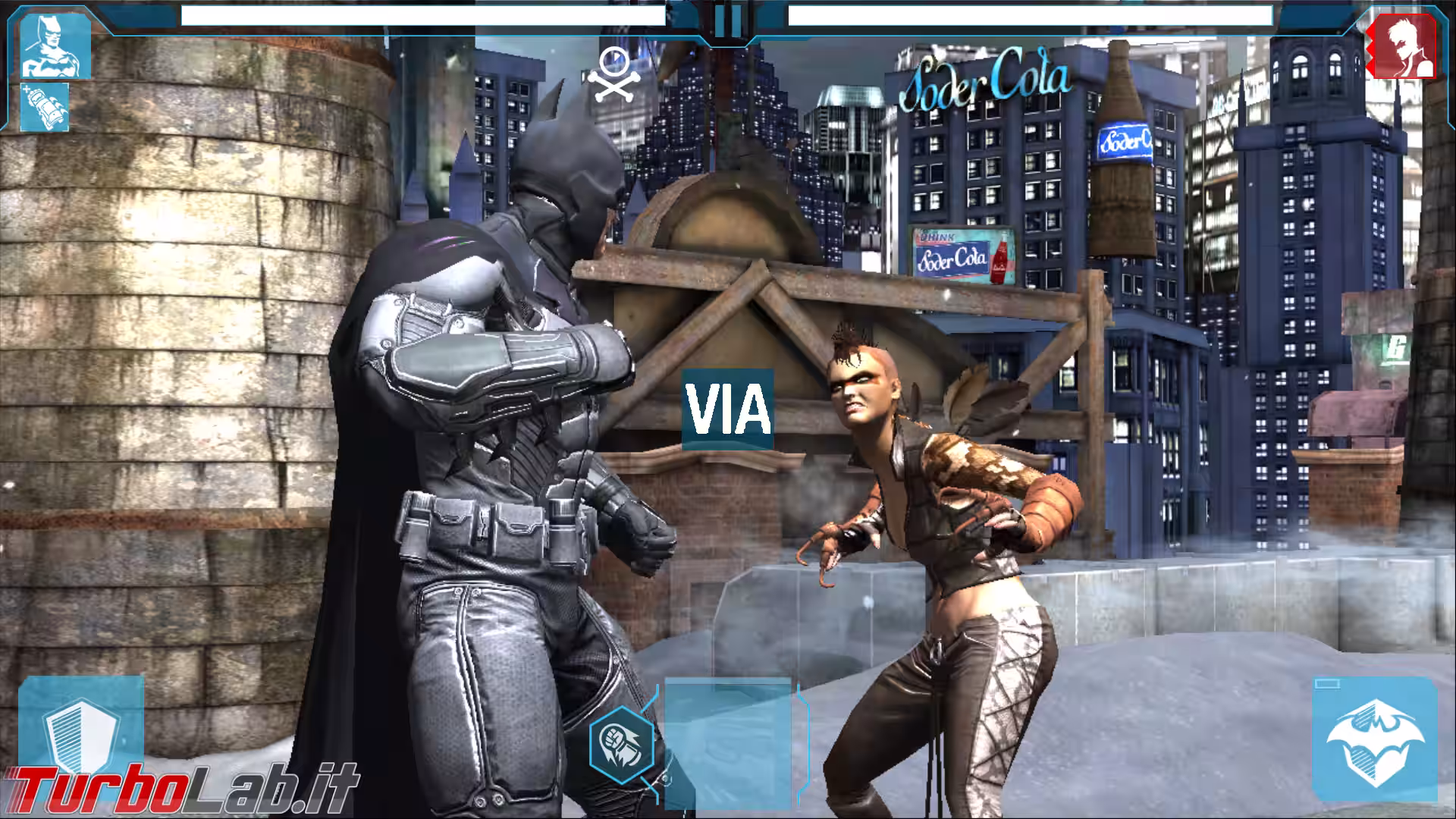Tap the enemy's health bar

[1031, 14]
